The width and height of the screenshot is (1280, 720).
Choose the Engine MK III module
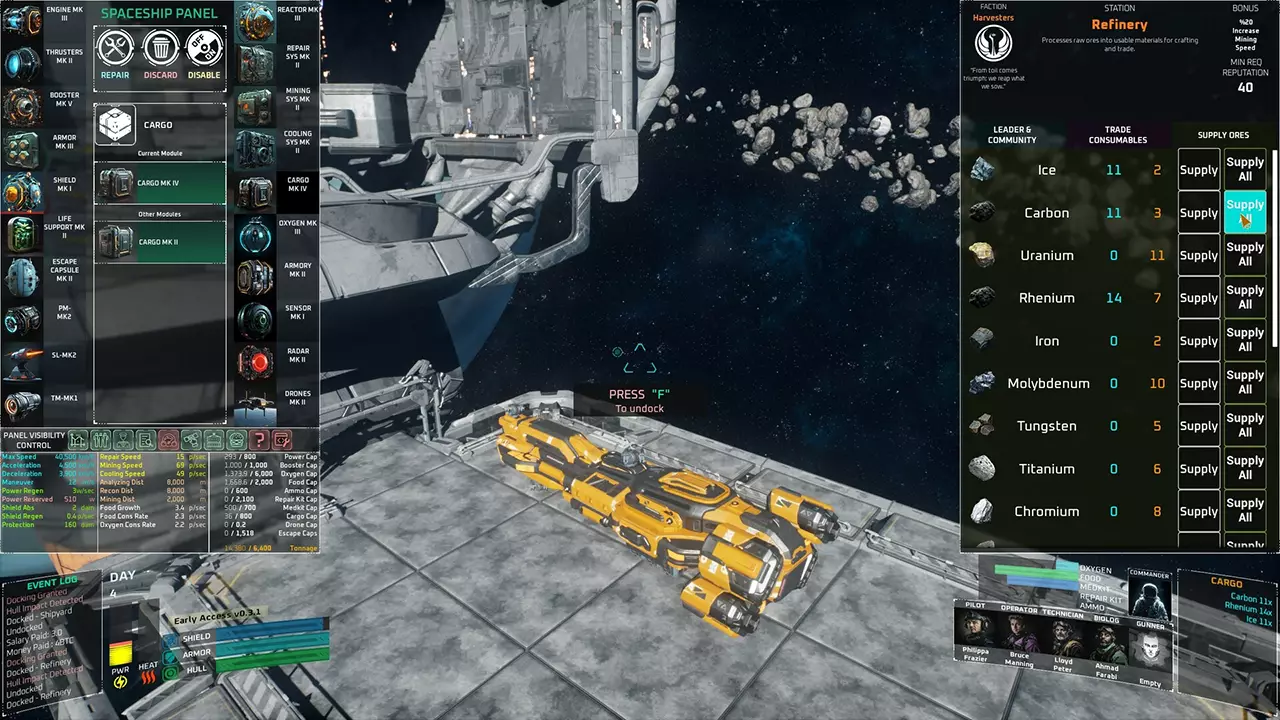22,21
